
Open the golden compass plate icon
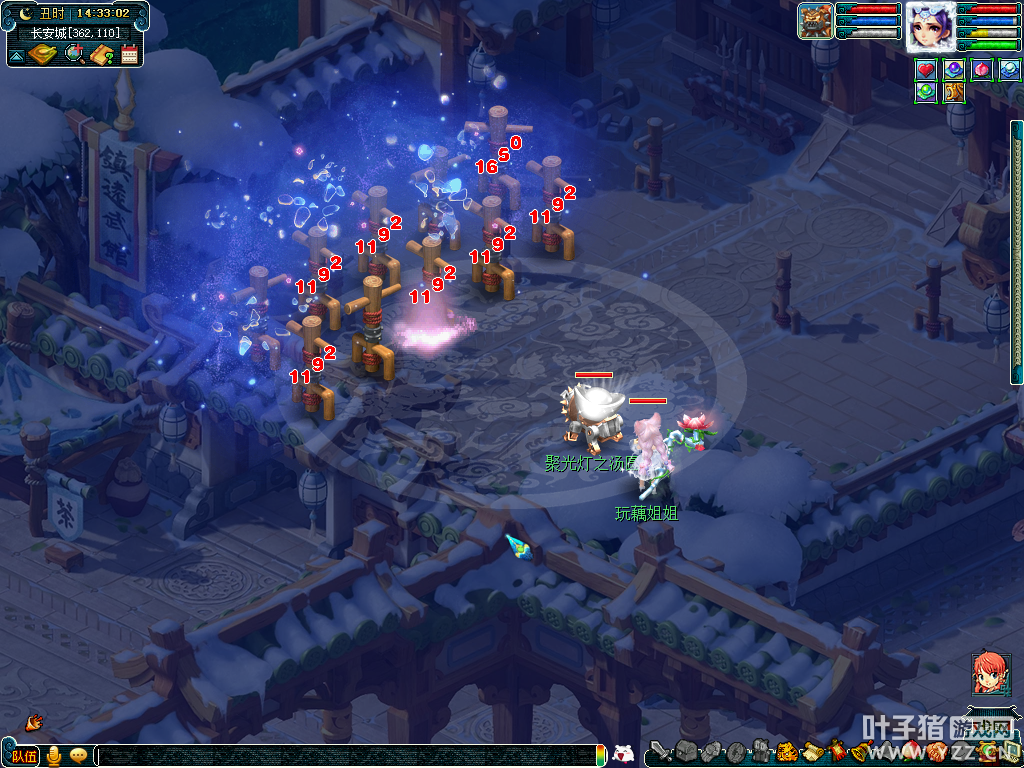pyautogui.click(x=43, y=54)
